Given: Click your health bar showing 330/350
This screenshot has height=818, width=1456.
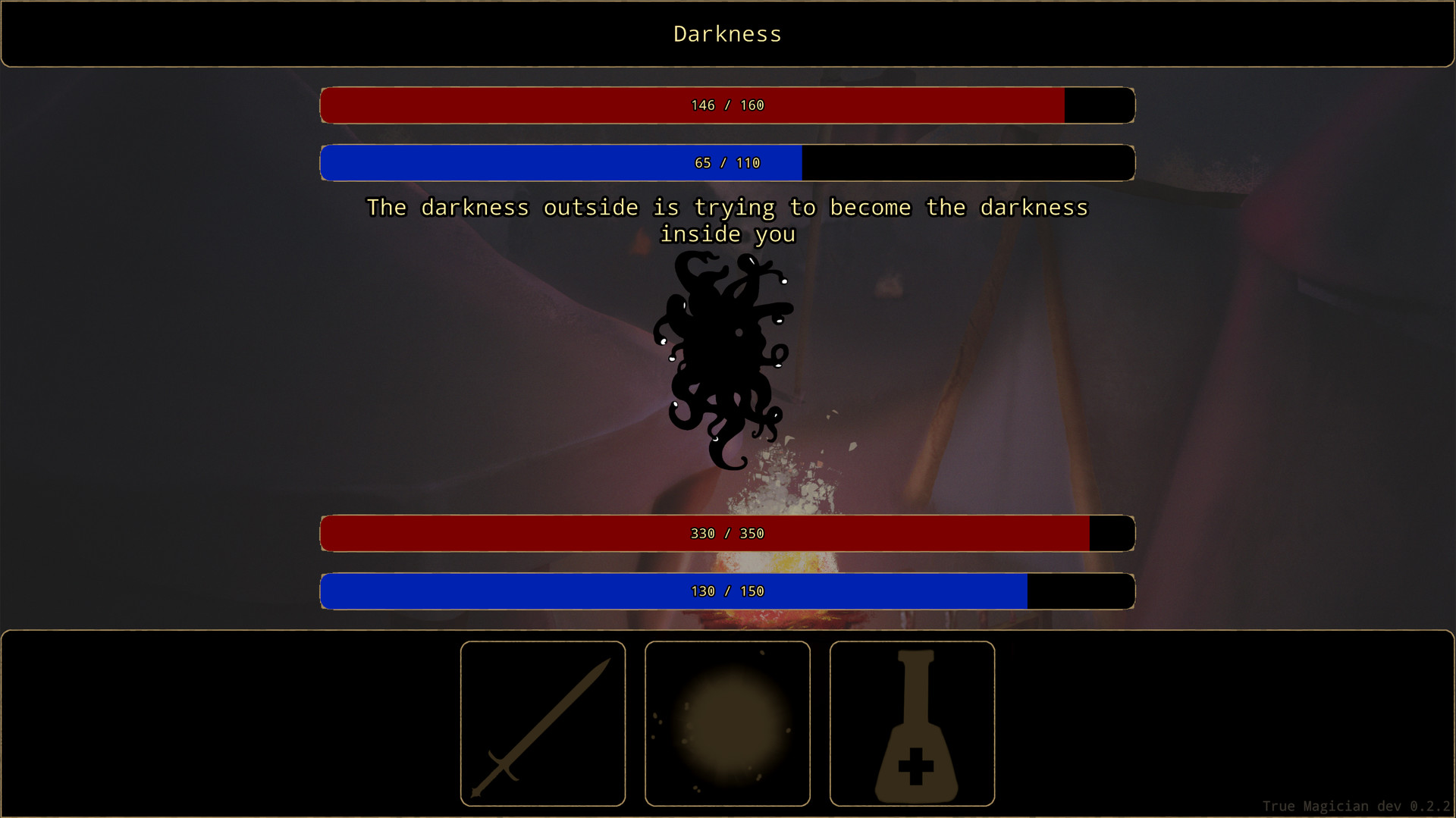Looking at the screenshot, I should point(727,533).
